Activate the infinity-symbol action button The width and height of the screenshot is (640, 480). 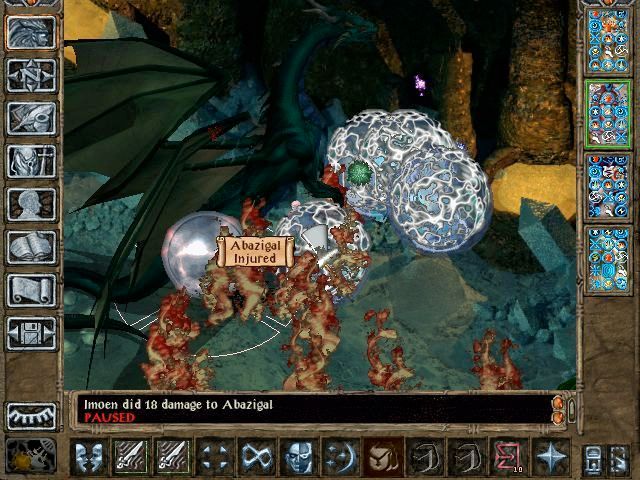(258, 457)
